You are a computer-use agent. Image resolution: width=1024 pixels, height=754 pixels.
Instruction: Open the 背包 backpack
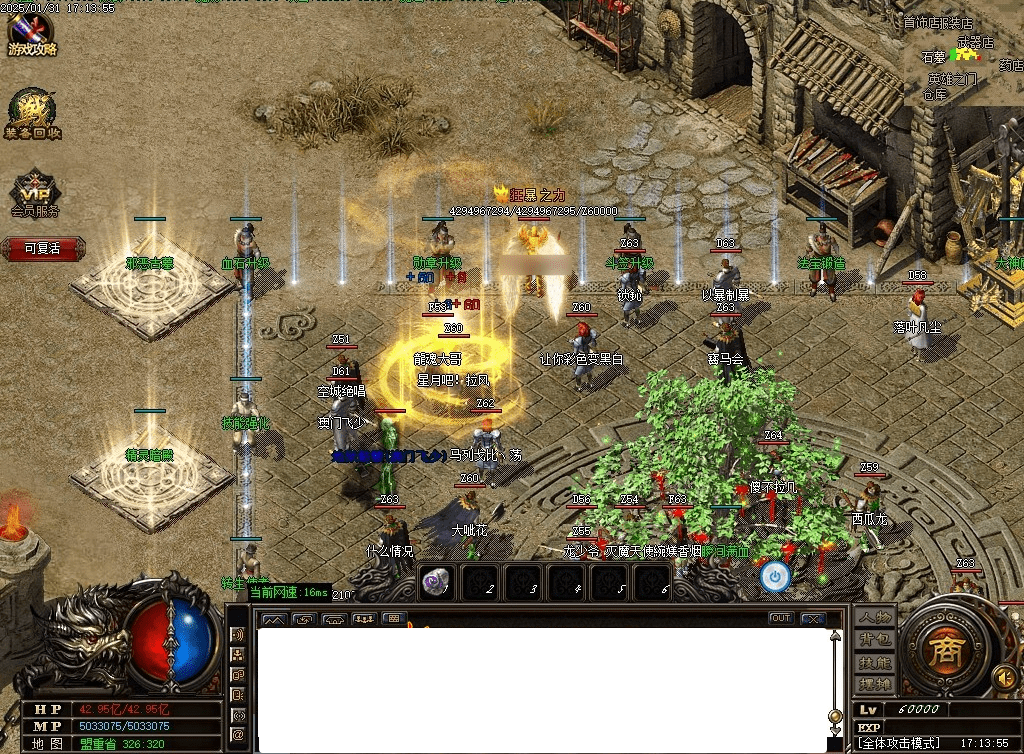pyautogui.click(x=873, y=640)
